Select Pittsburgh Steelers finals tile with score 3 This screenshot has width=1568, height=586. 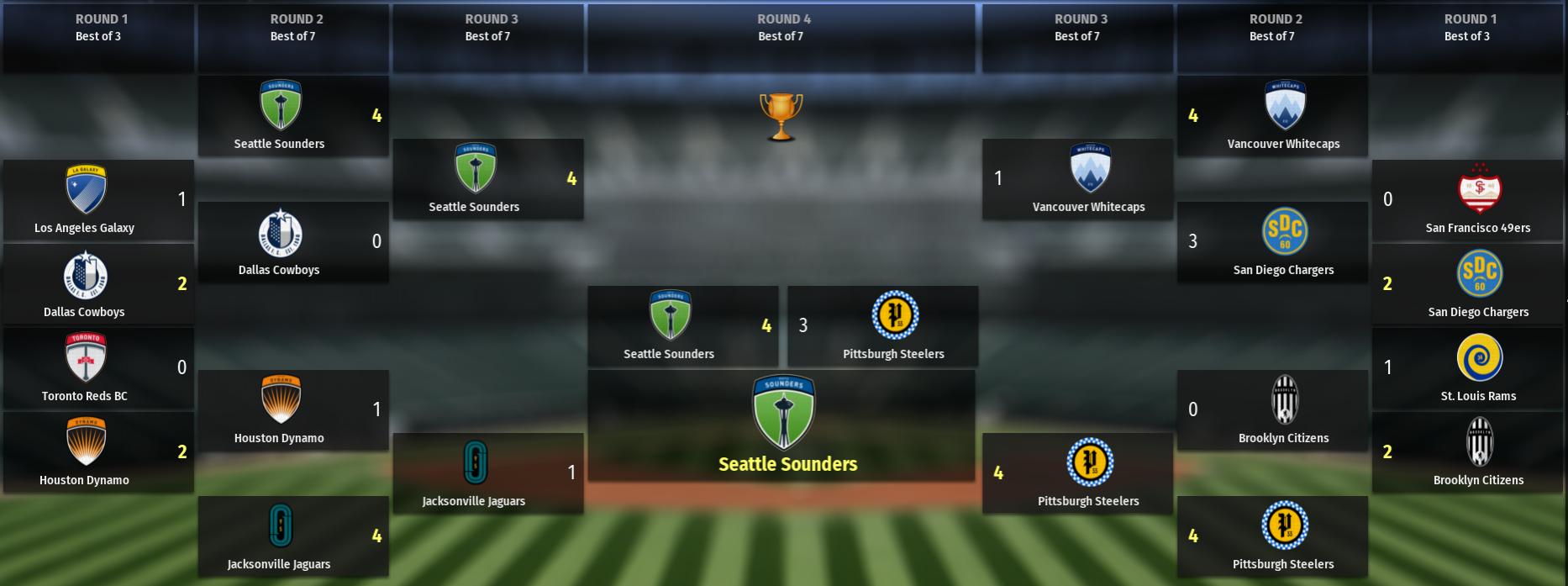(882, 326)
